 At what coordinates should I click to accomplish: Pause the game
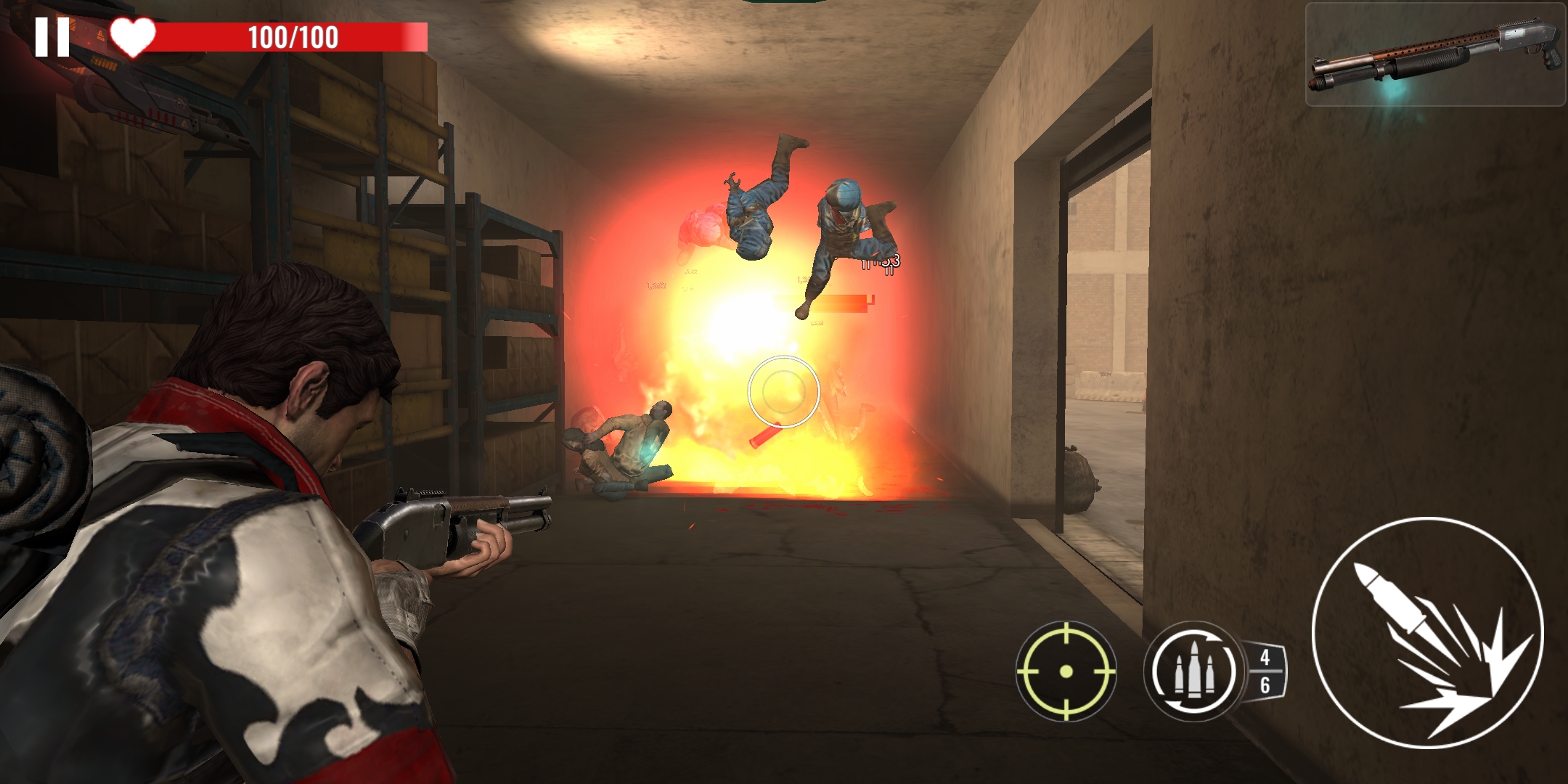click(x=52, y=37)
